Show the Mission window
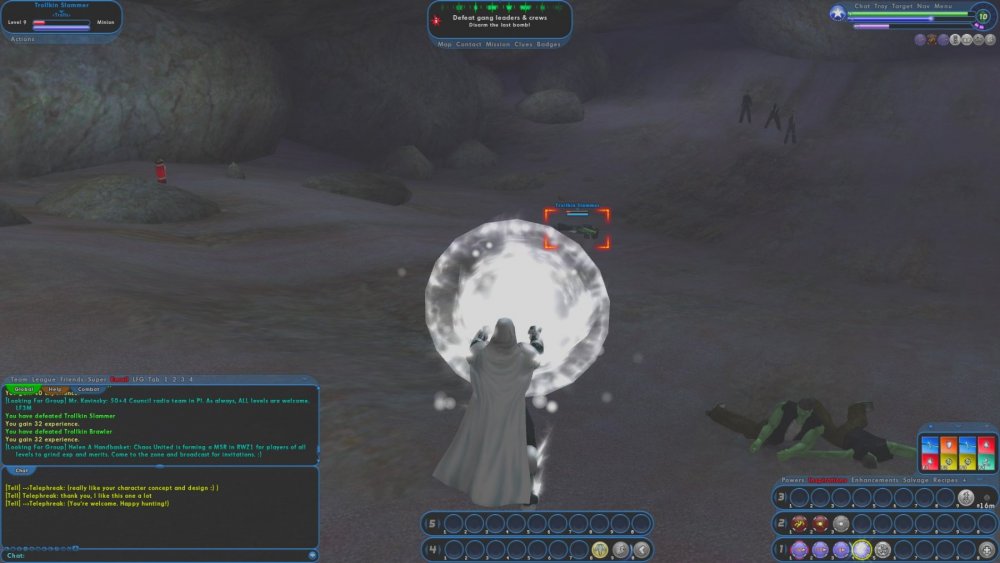 [497, 44]
